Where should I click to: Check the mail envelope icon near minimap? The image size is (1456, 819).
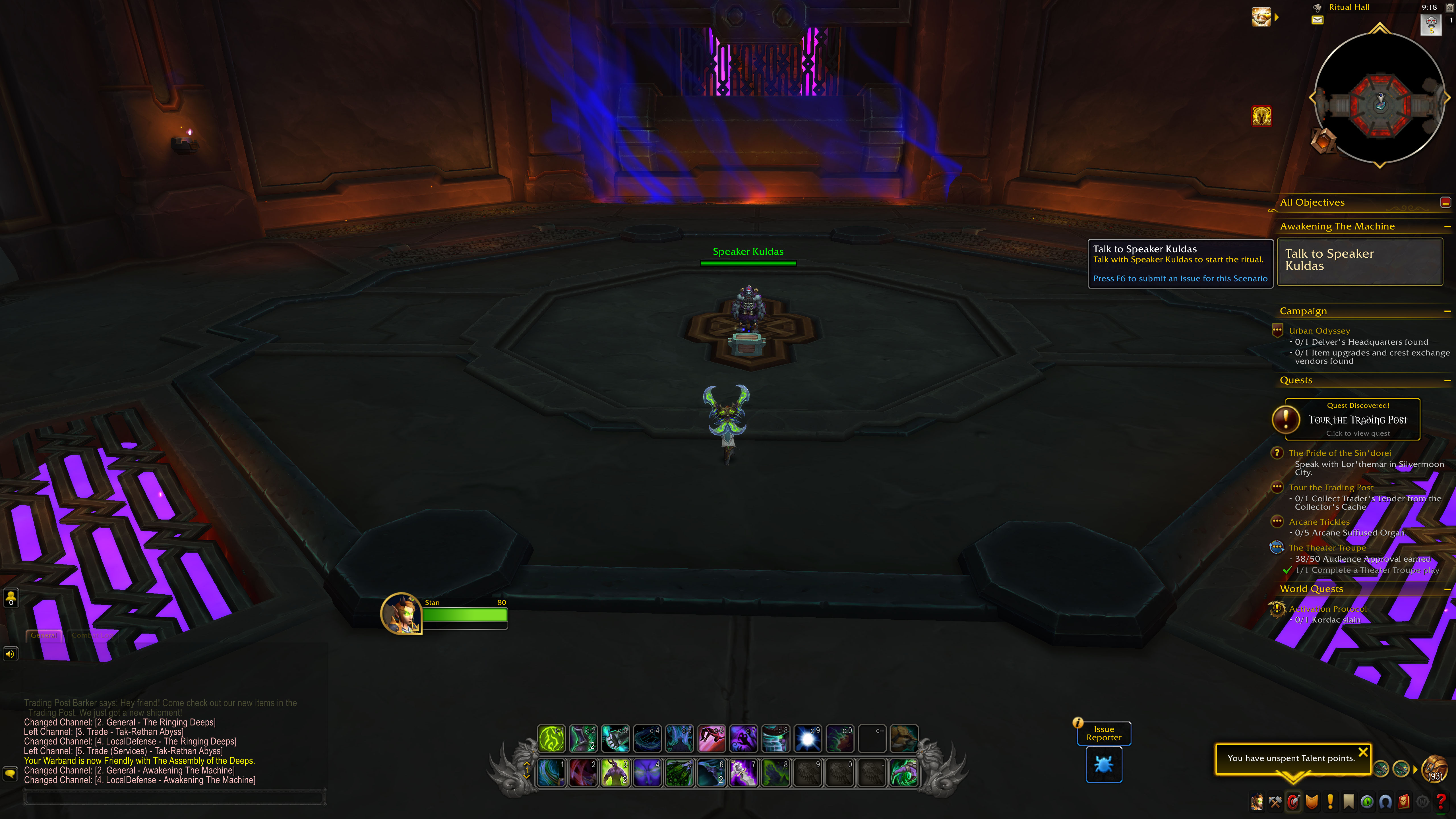[x=1317, y=20]
